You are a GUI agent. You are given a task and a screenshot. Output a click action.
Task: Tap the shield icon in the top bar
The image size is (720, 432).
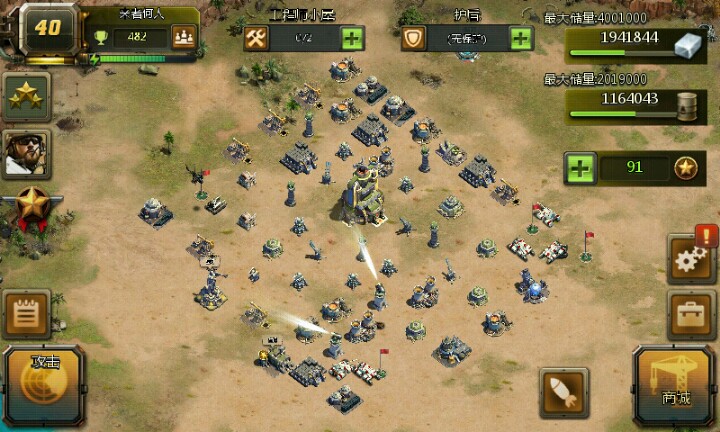413,39
